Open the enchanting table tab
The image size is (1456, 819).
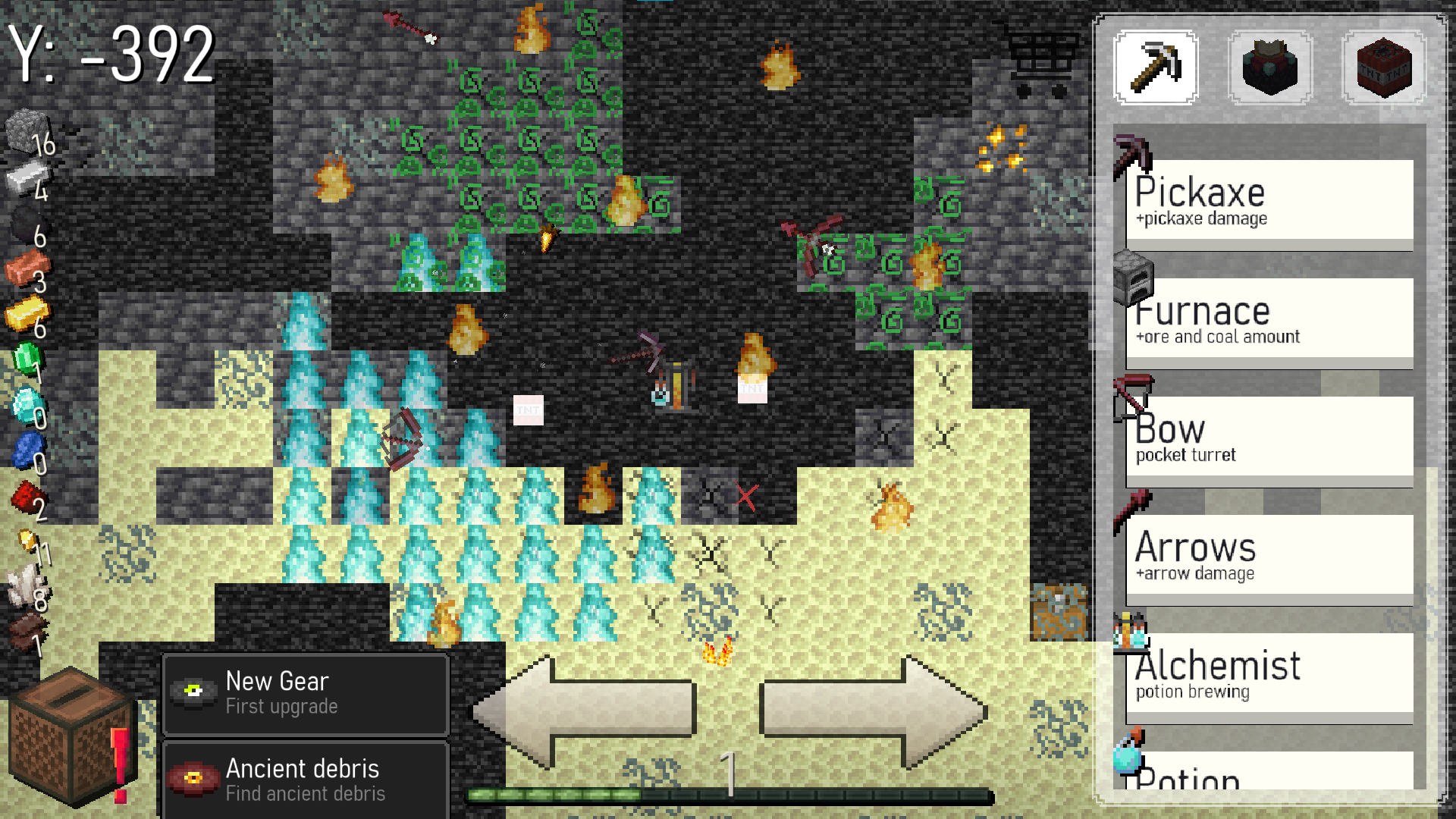point(1269,67)
